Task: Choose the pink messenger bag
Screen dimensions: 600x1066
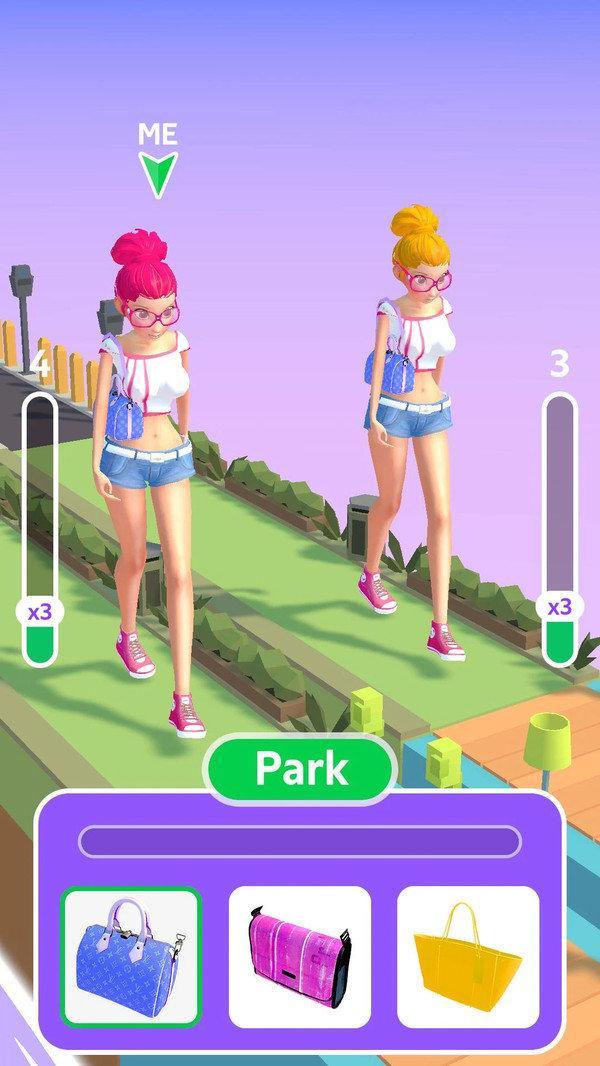Action: pyautogui.click(x=300, y=957)
